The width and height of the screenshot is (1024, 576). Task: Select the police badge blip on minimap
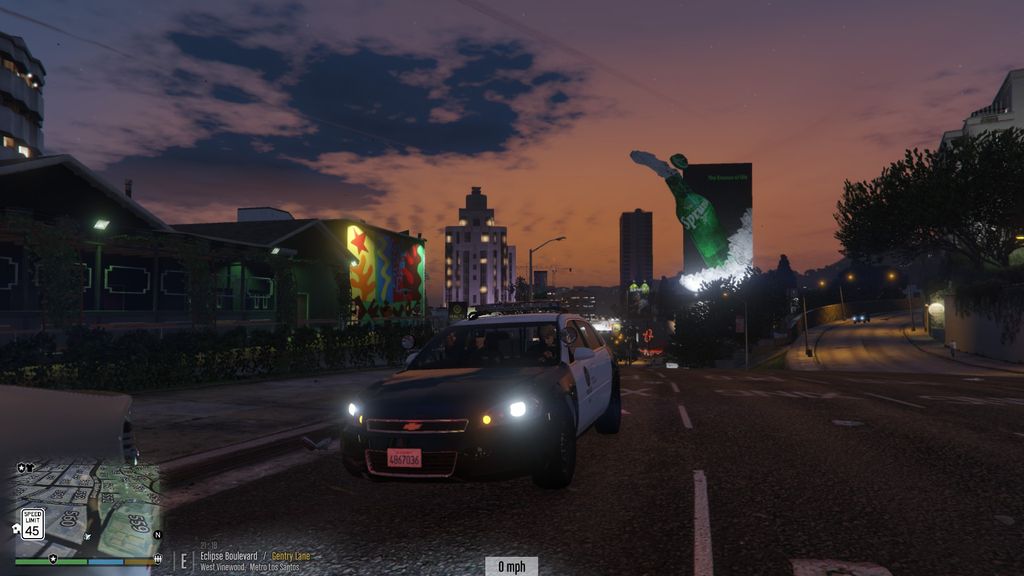pos(21,467)
